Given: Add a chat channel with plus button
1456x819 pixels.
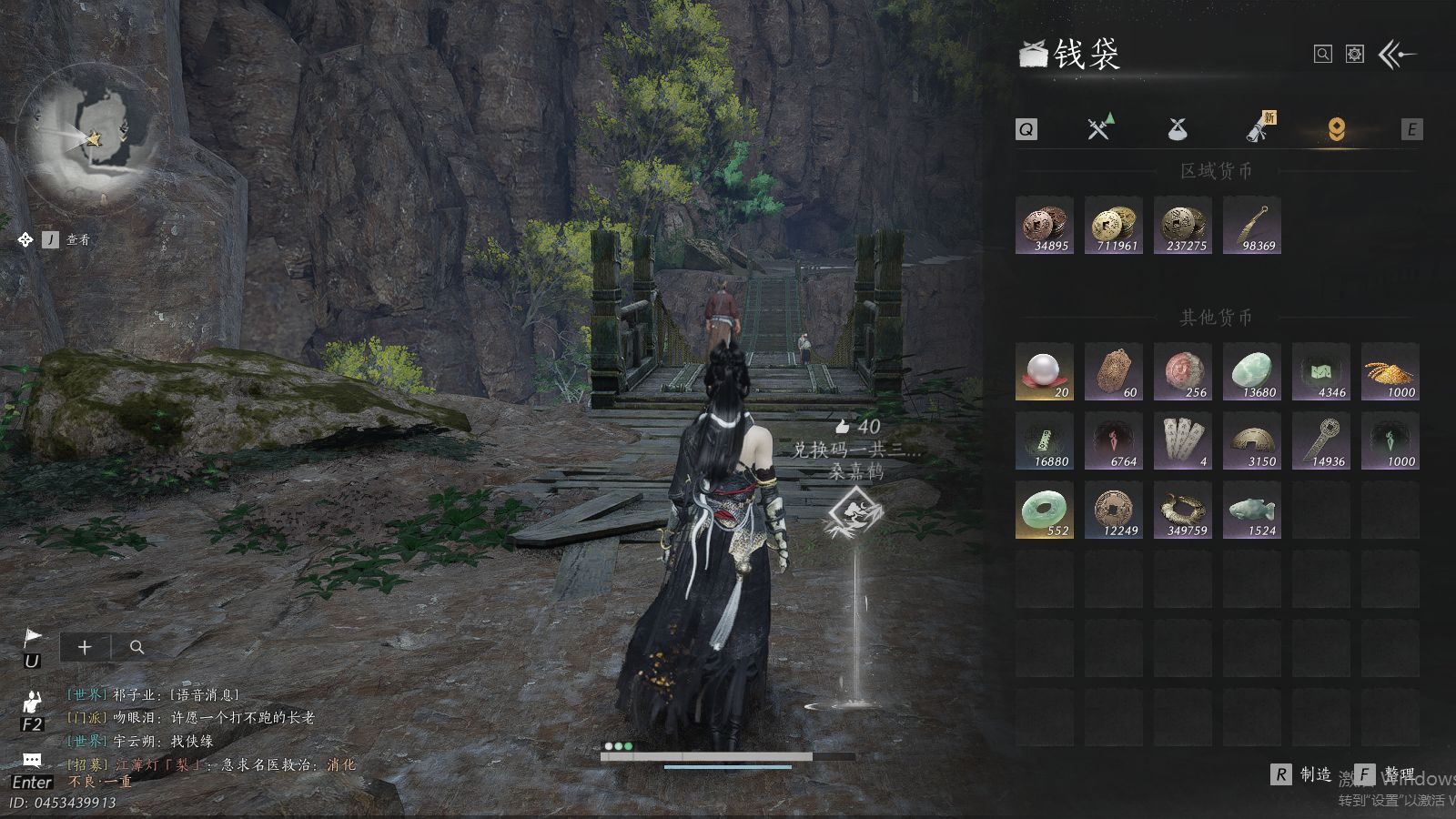Looking at the screenshot, I should click(x=85, y=647).
